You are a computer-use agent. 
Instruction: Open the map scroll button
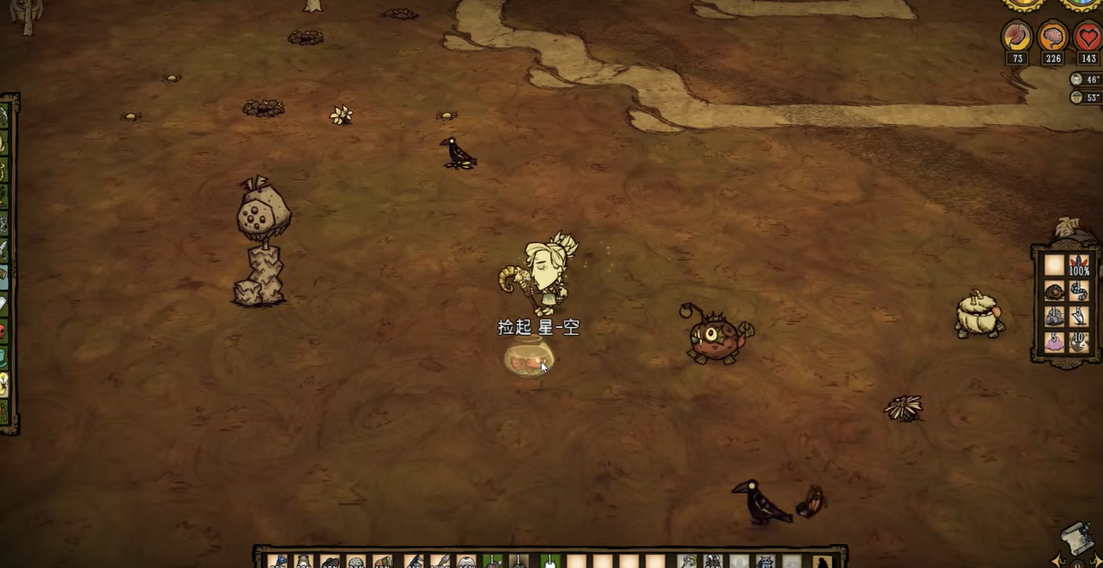coord(1076,537)
